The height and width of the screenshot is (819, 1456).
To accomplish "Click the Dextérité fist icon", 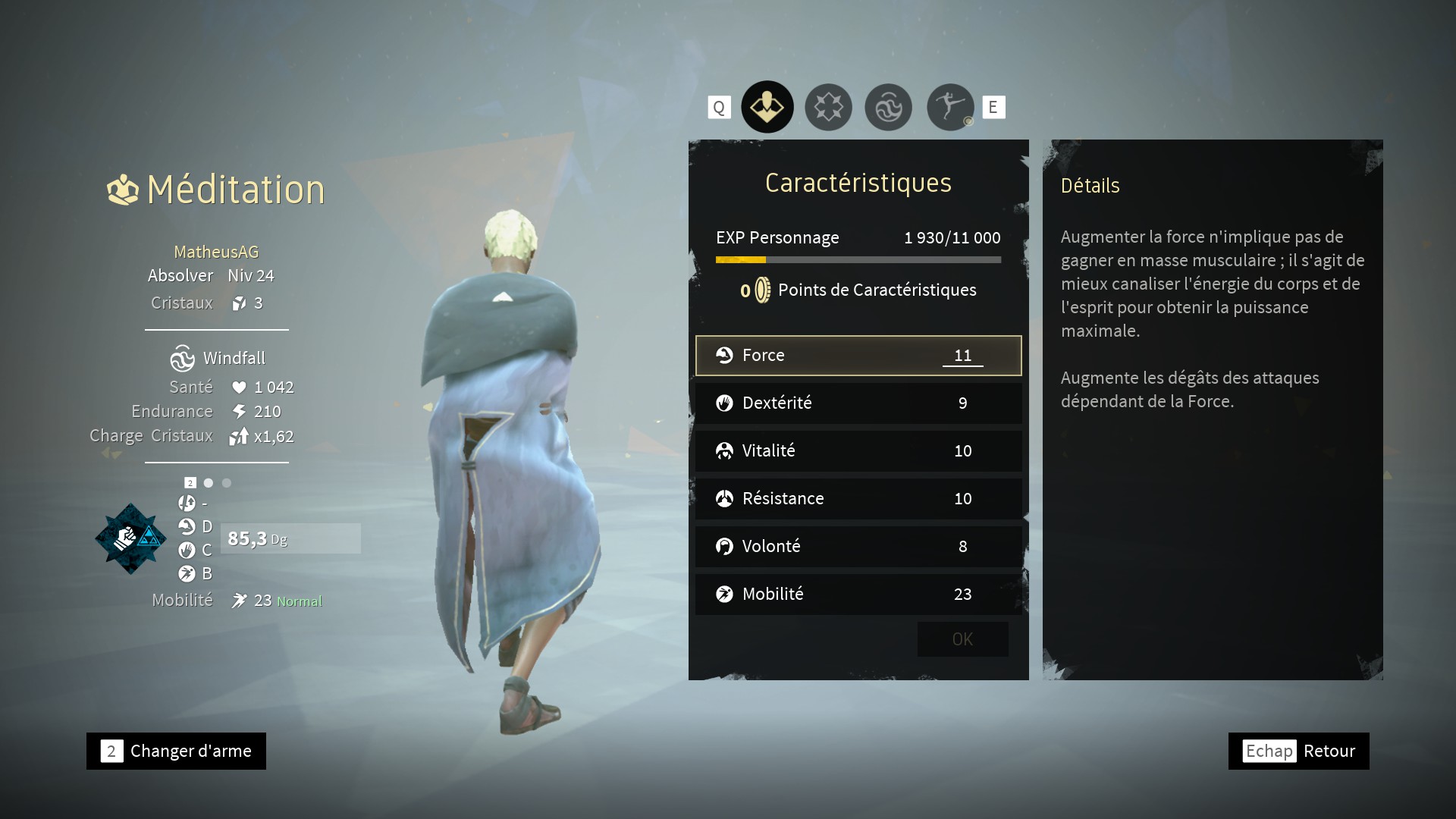I will (x=725, y=403).
